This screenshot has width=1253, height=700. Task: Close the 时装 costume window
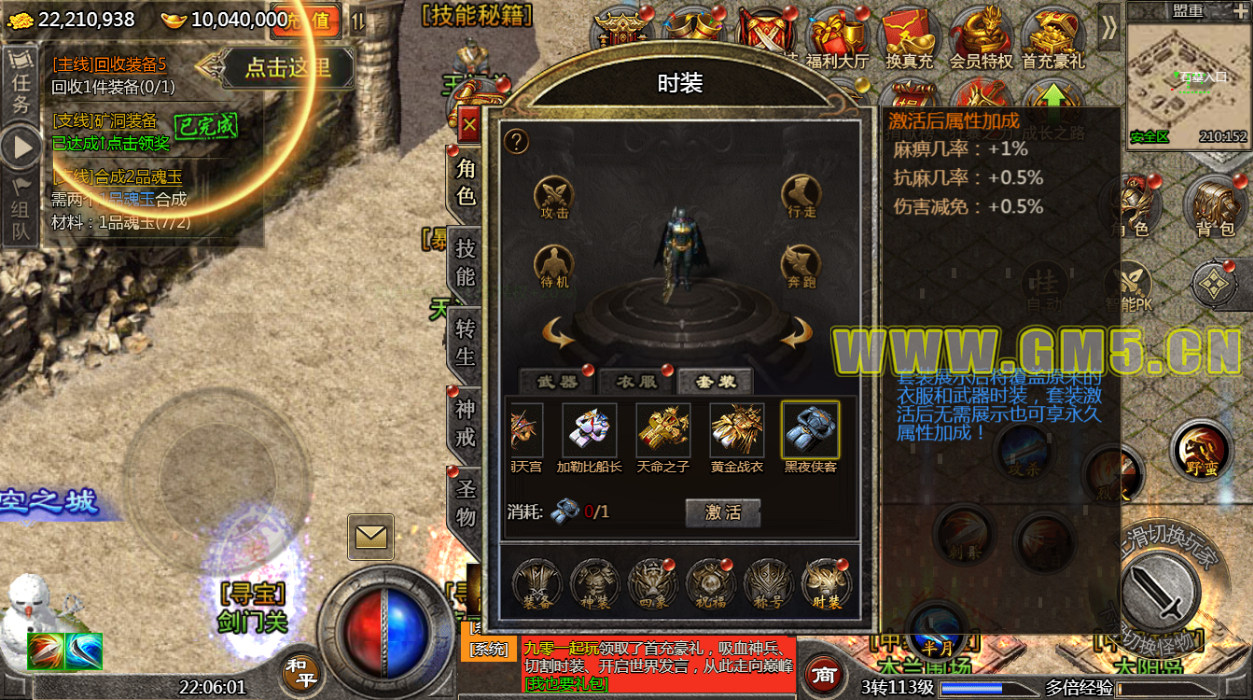pyautogui.click(x=468, y=126)
